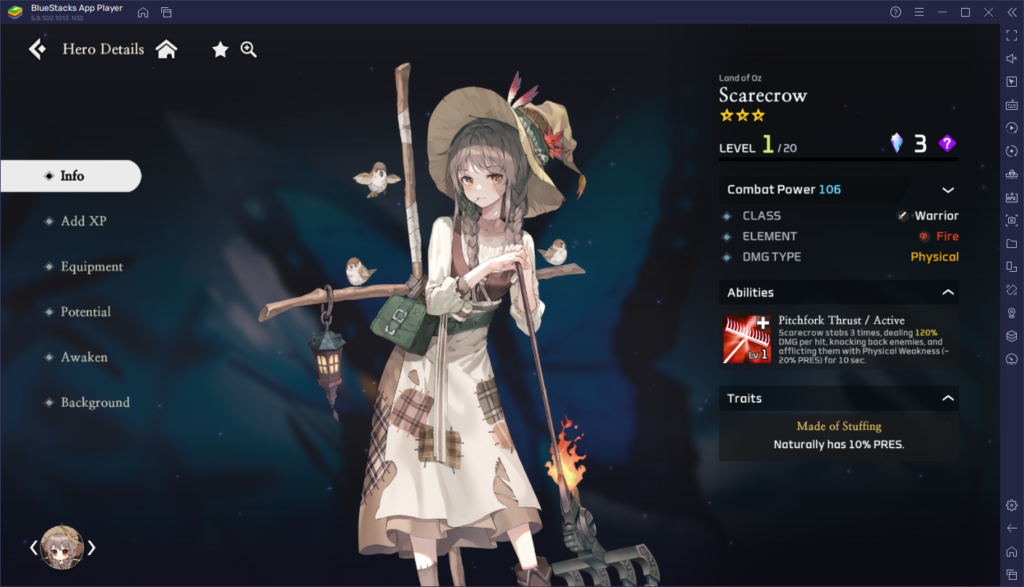Image resolution: width=1024 pixels, height=587 pixels.
Task: Select the Pitchfork Thrust ability icon
Action: coord(746,339)
